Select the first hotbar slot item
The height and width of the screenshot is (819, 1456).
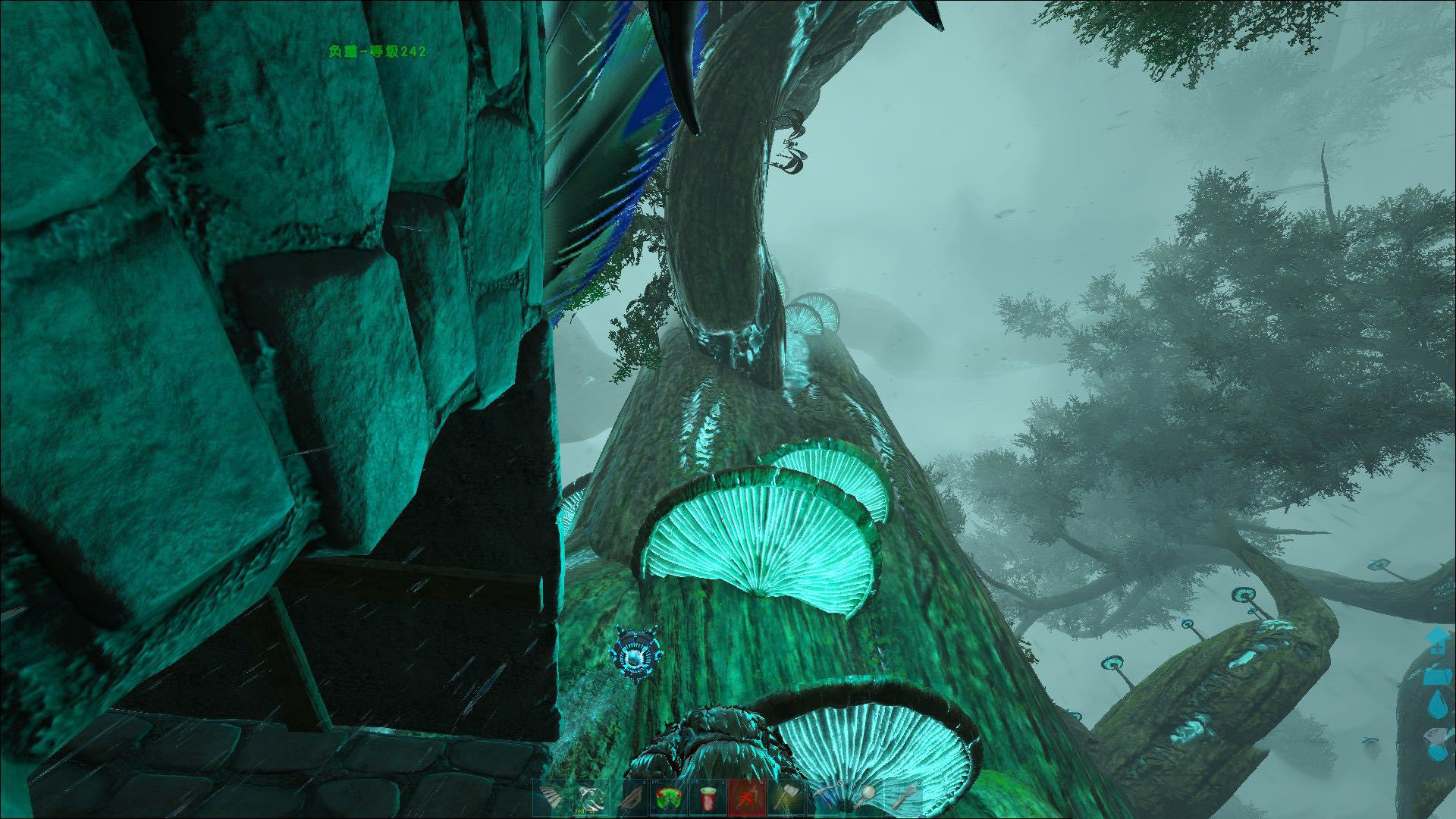pyautogui.click(x=550, y=799)
